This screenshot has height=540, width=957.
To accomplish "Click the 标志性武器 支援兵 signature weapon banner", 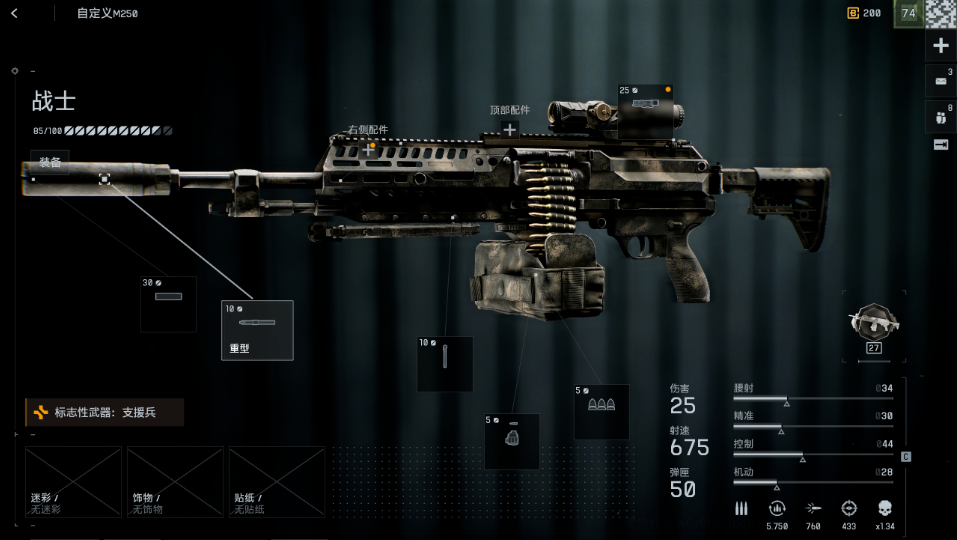I will point(104,412).
